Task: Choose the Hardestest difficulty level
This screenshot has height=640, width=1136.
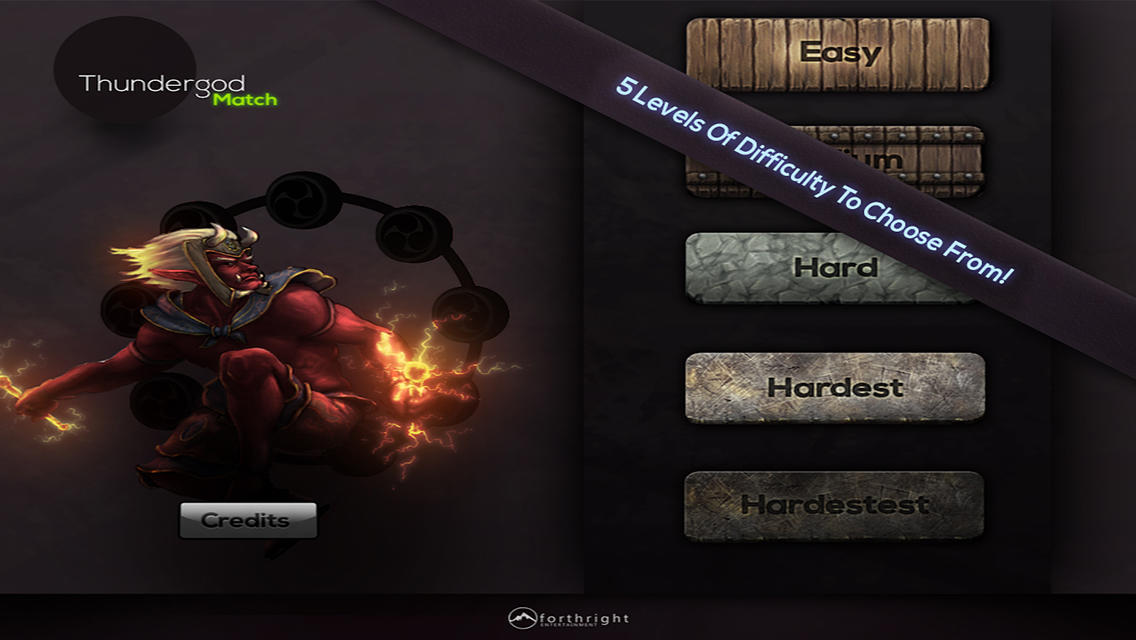Action: click(834, 505)
